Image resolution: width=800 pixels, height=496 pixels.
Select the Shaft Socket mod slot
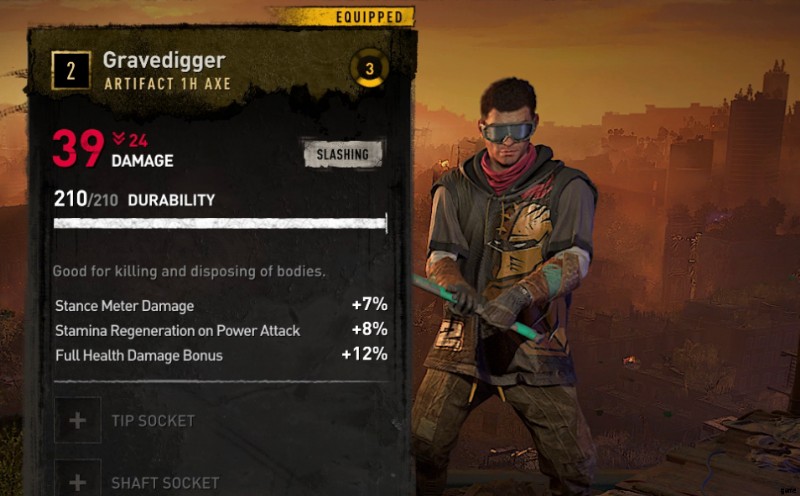point(78,481)
